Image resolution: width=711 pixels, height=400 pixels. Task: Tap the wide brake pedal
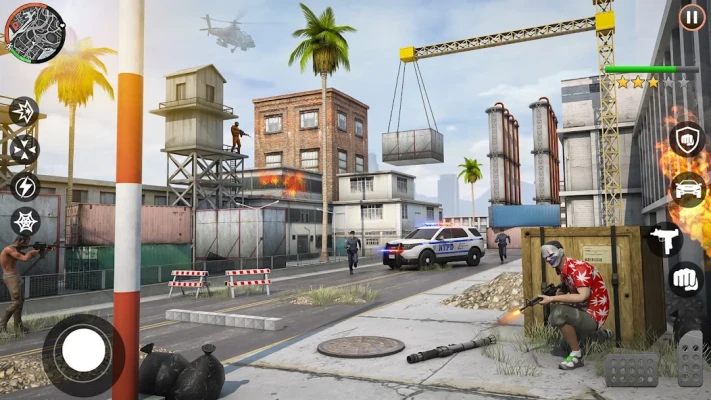pyautogui.click(x=632, y=369)
